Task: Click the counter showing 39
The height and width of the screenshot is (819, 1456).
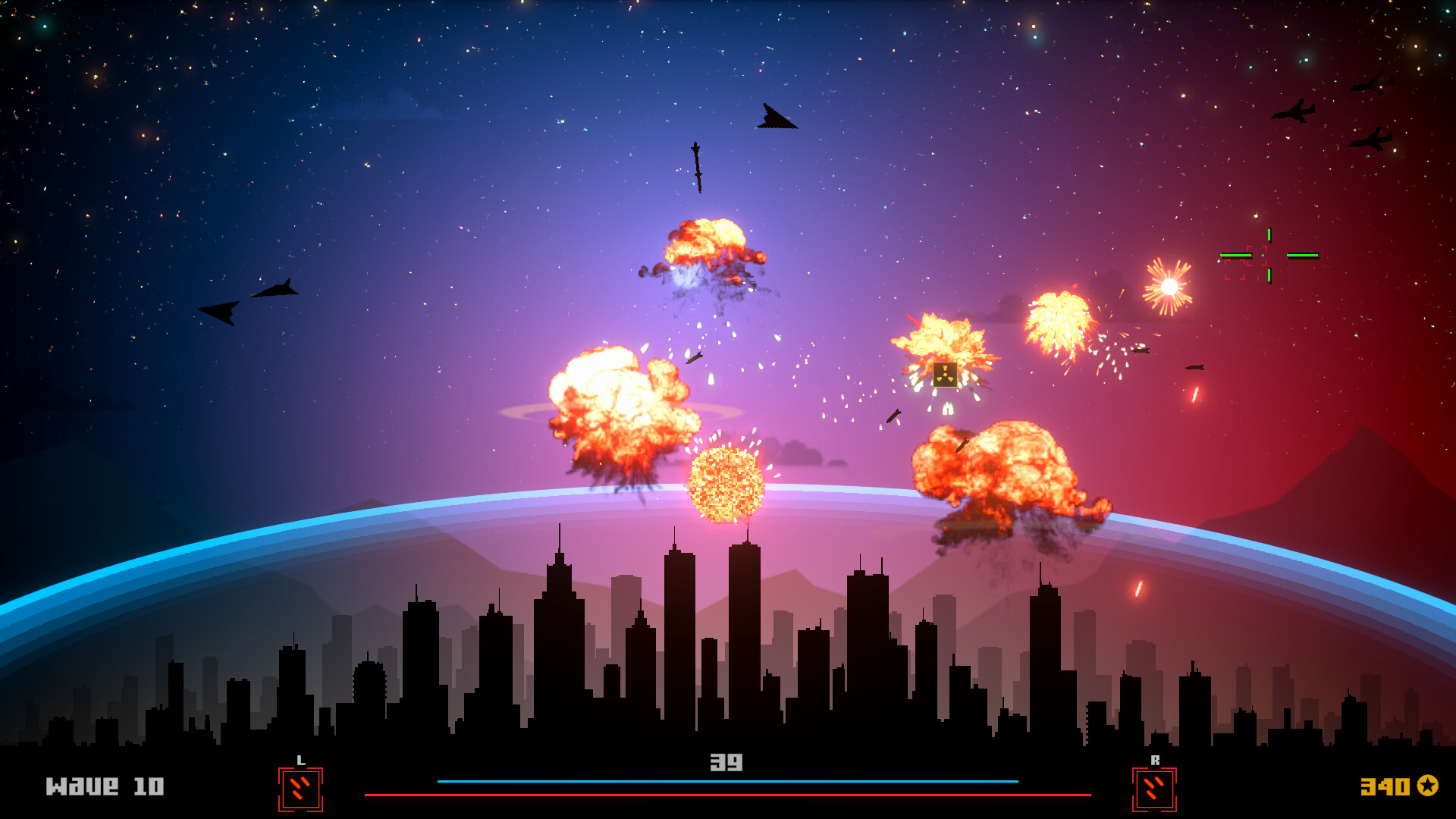Action: click(x=726, y=764)
